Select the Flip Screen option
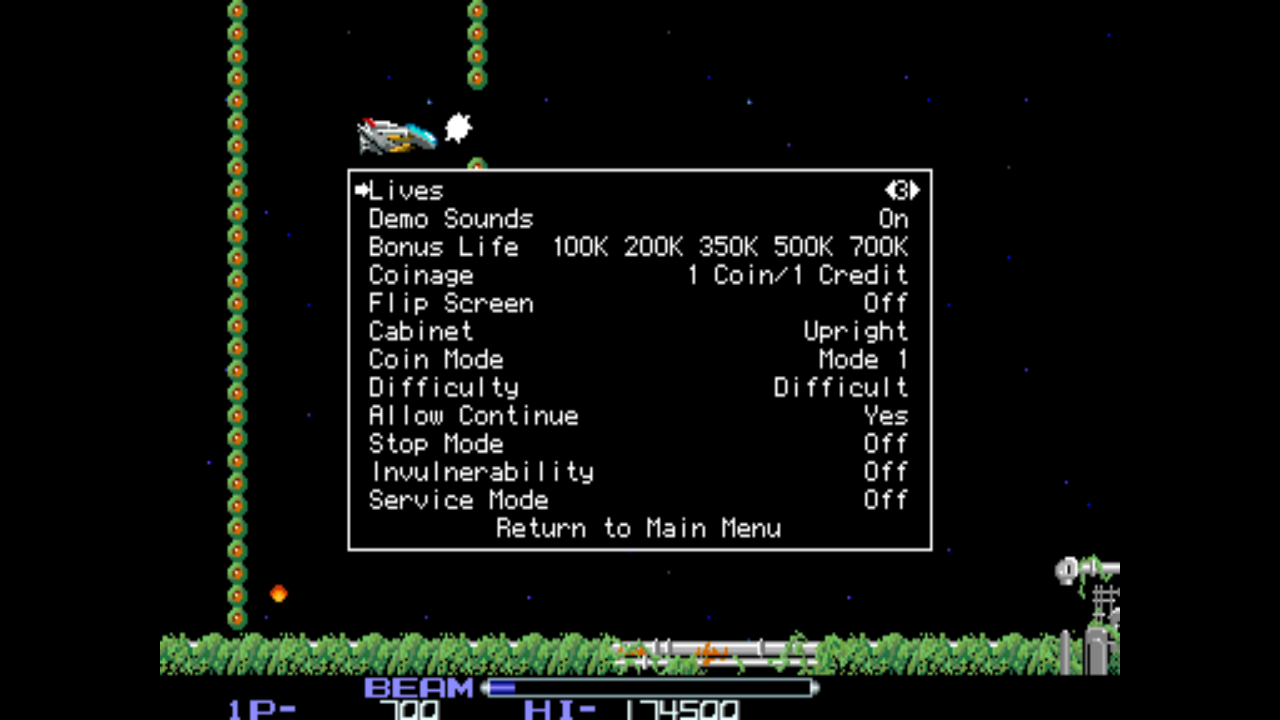Image resolution: width=1280 pixels, height=720 pixels. (451, 303)
